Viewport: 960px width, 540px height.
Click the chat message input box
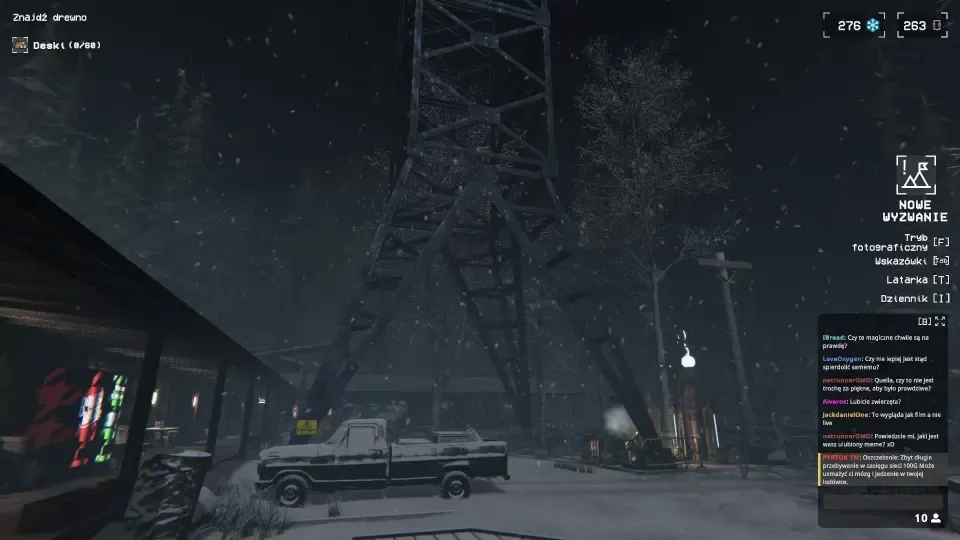pos(882,502)
